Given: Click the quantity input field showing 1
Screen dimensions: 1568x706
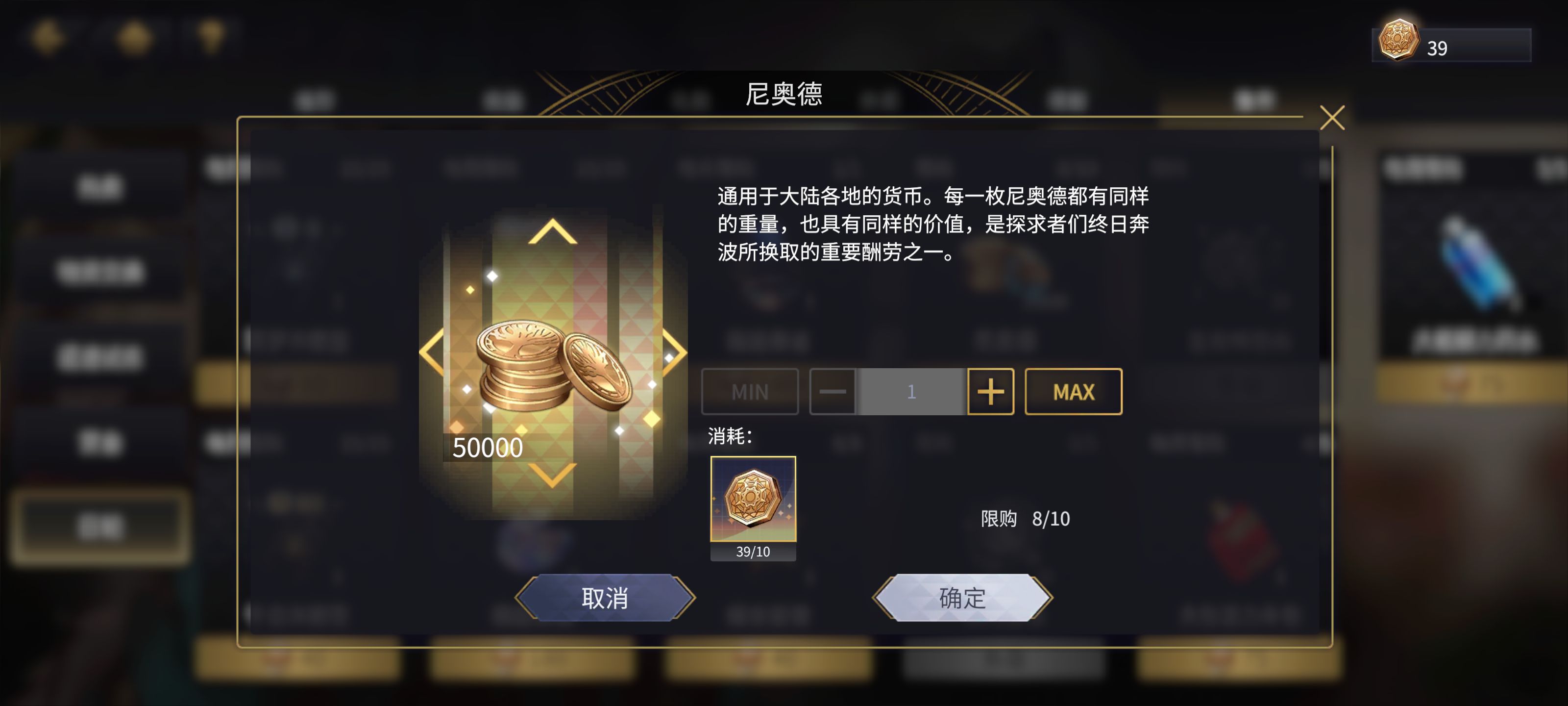Looking at the screenshot, I should [911, 392].
